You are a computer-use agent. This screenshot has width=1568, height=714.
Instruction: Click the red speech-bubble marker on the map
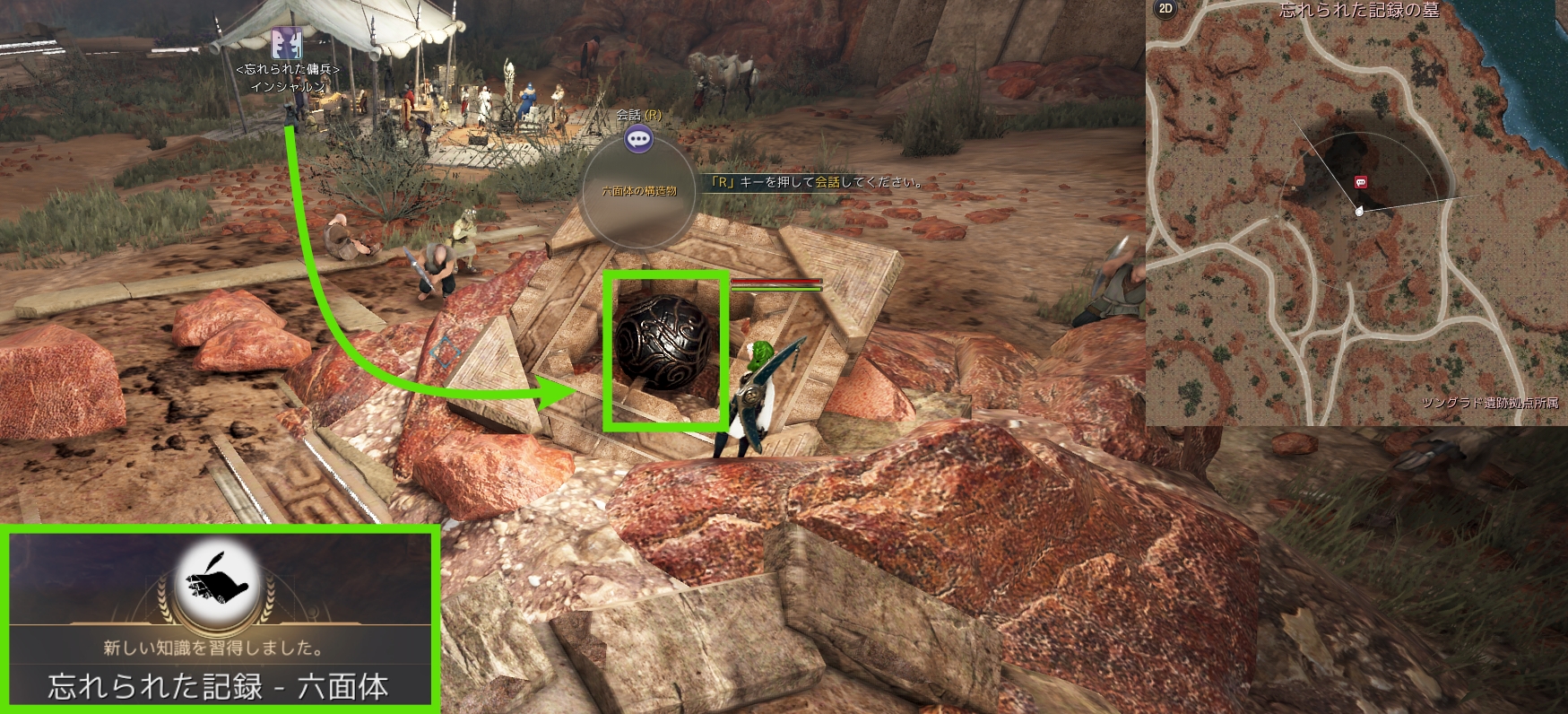tap(1361, 182)
